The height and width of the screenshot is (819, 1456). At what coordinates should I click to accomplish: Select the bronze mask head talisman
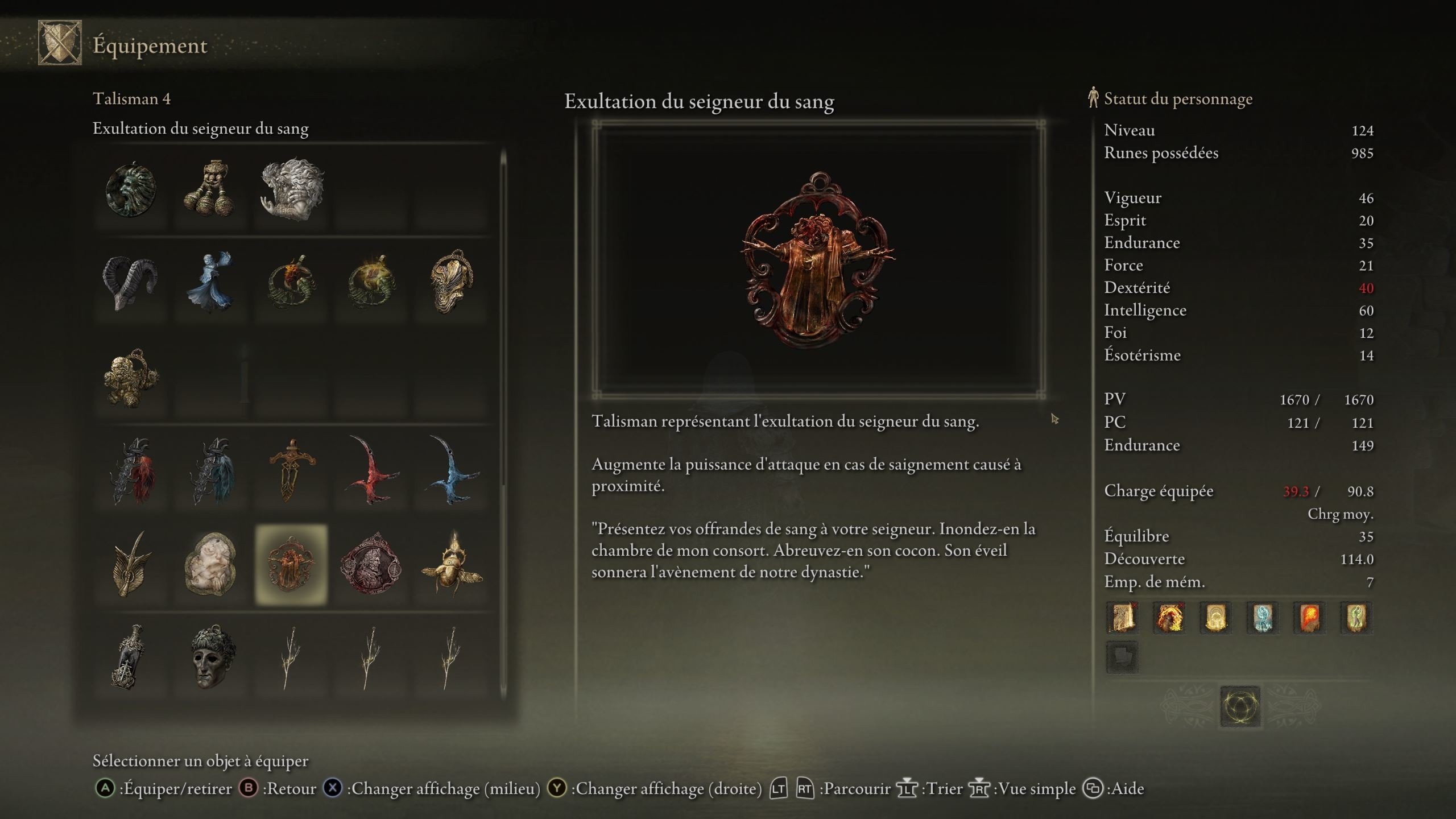click(211, 657)
